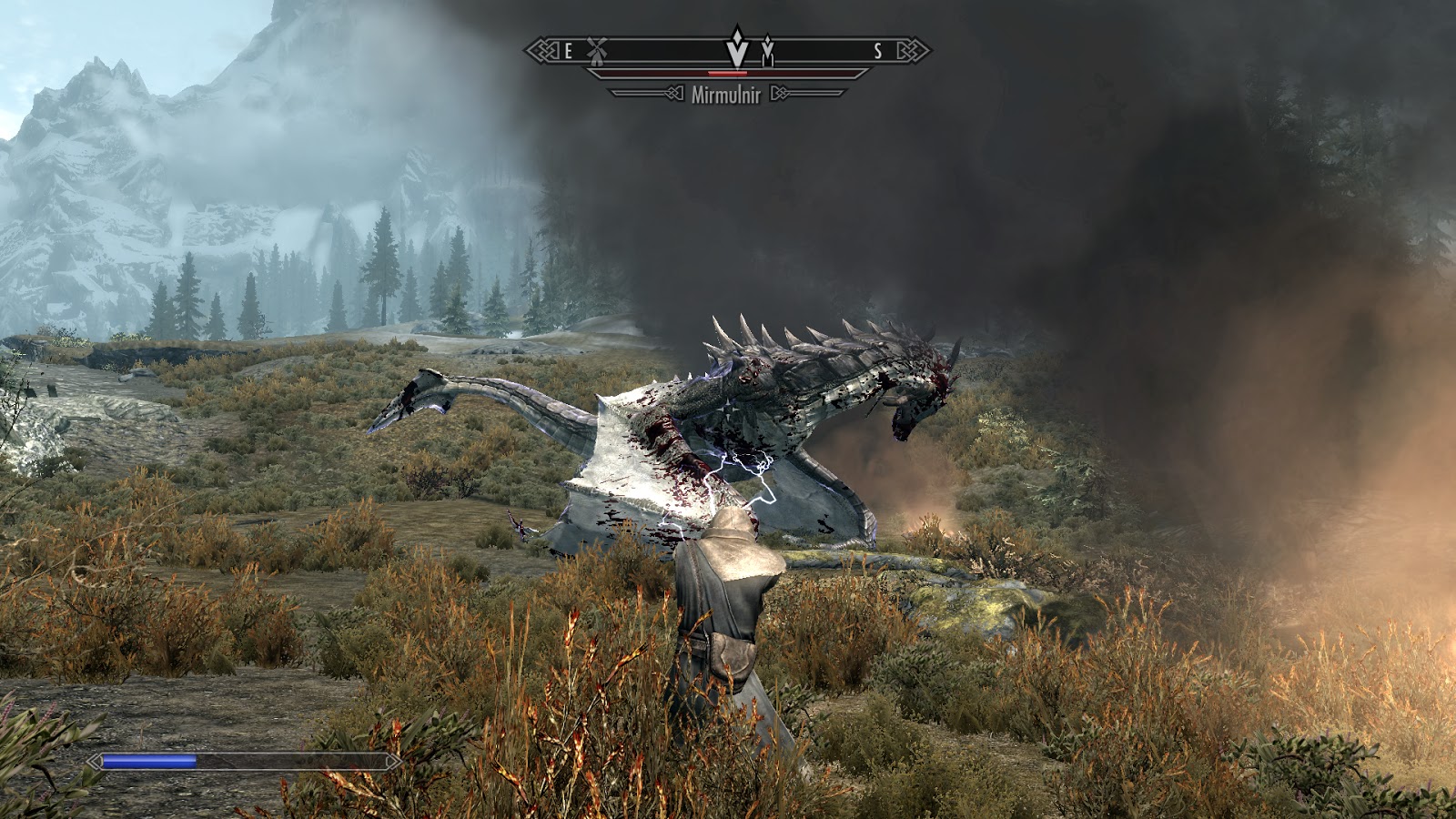Click the windmill location marker on the compass

click(597, 50)
